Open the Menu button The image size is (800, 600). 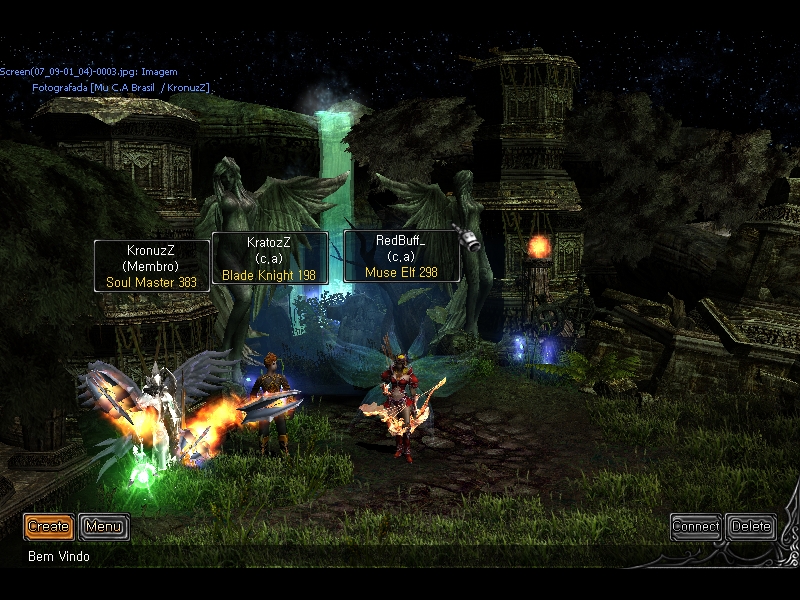click(103, 526)
